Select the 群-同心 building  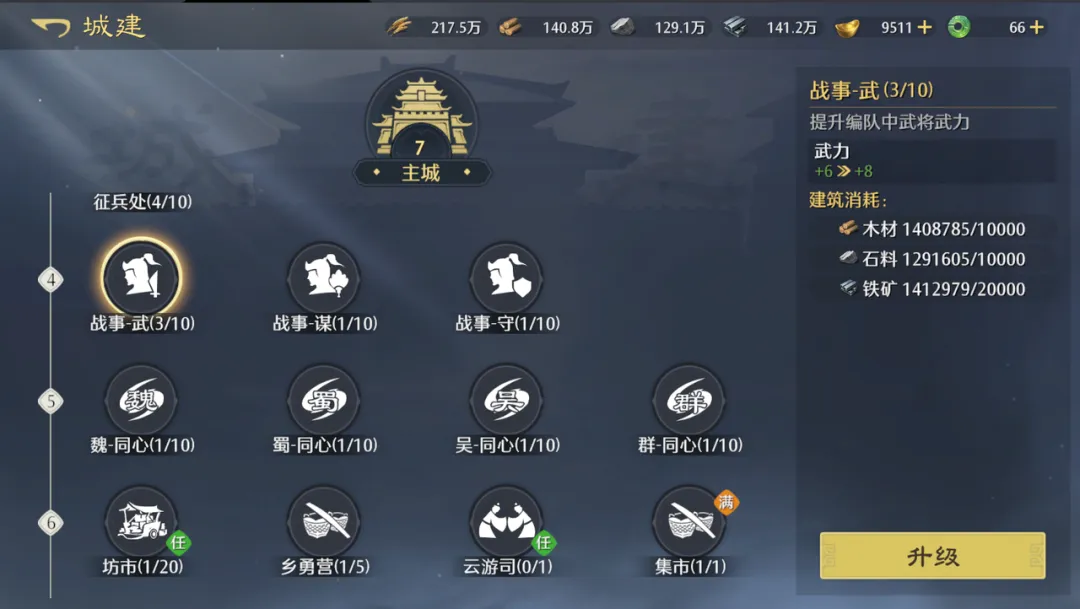point(689,400)
